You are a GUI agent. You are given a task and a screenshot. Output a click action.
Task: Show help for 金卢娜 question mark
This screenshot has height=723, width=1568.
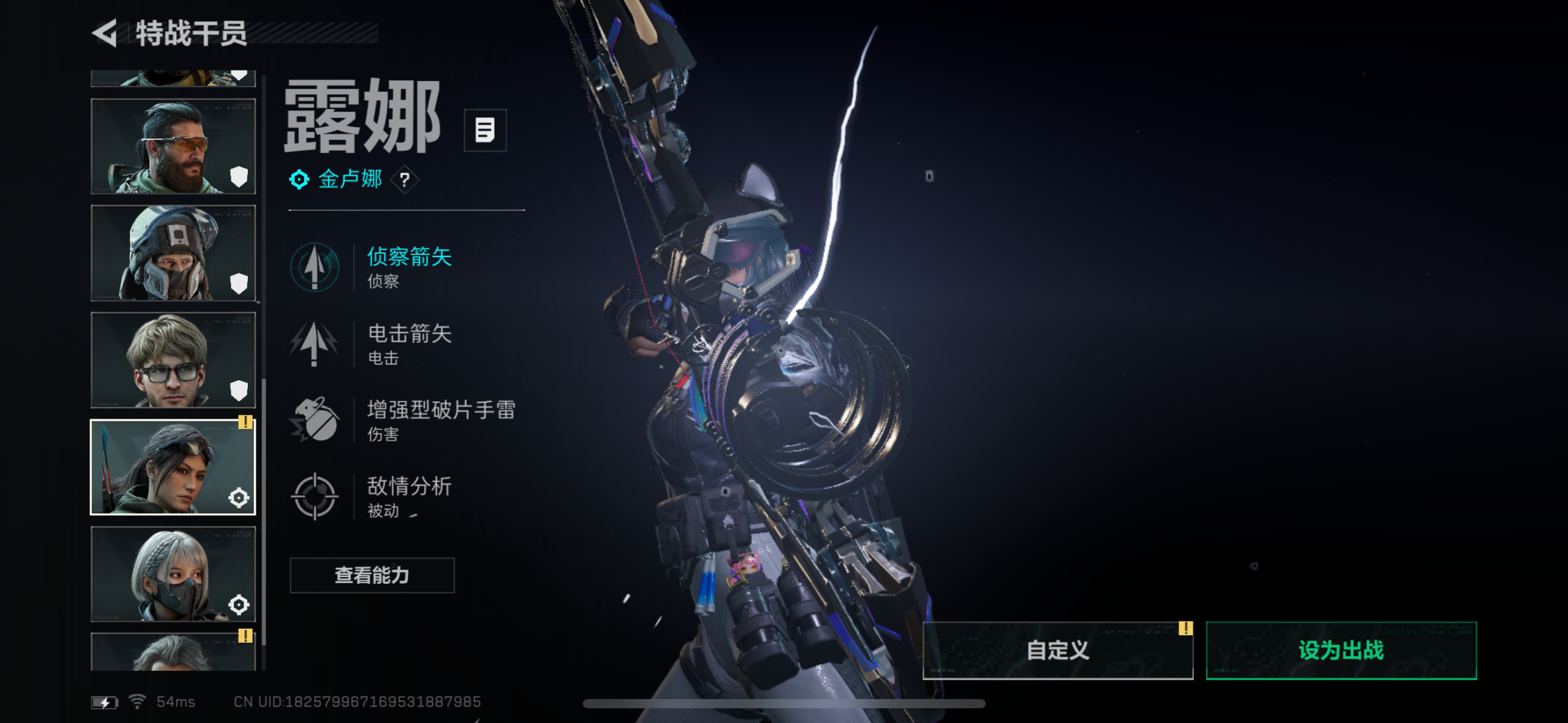coord(405,180)
